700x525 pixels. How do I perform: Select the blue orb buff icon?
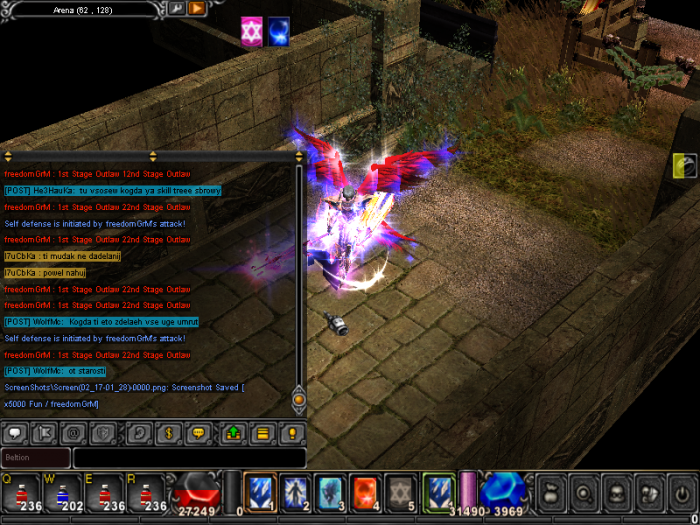(x=280, y=32)
